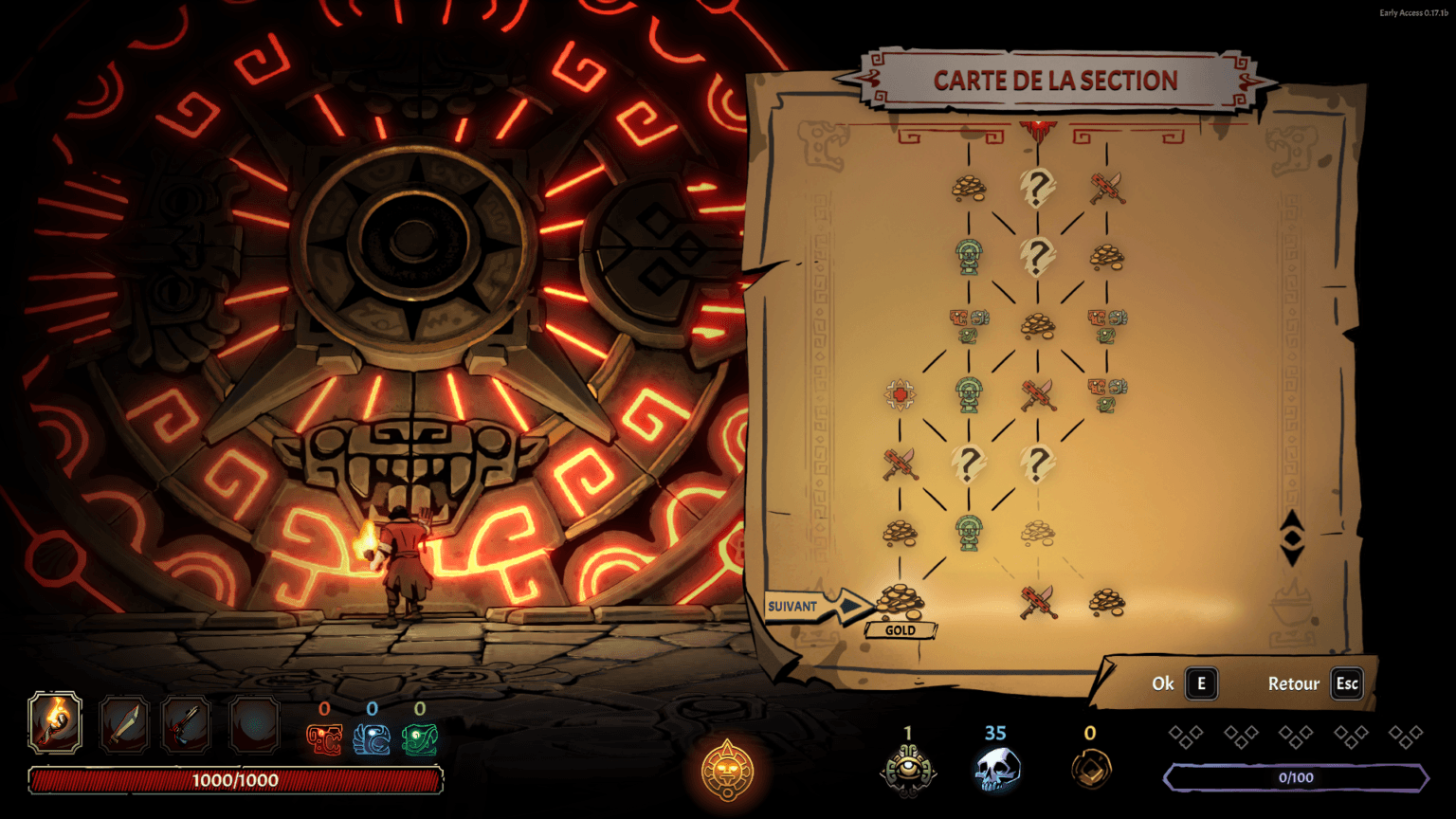Click the blue skull currency icon
This screenshot has height=819, width=1456.
click(996, 770)
